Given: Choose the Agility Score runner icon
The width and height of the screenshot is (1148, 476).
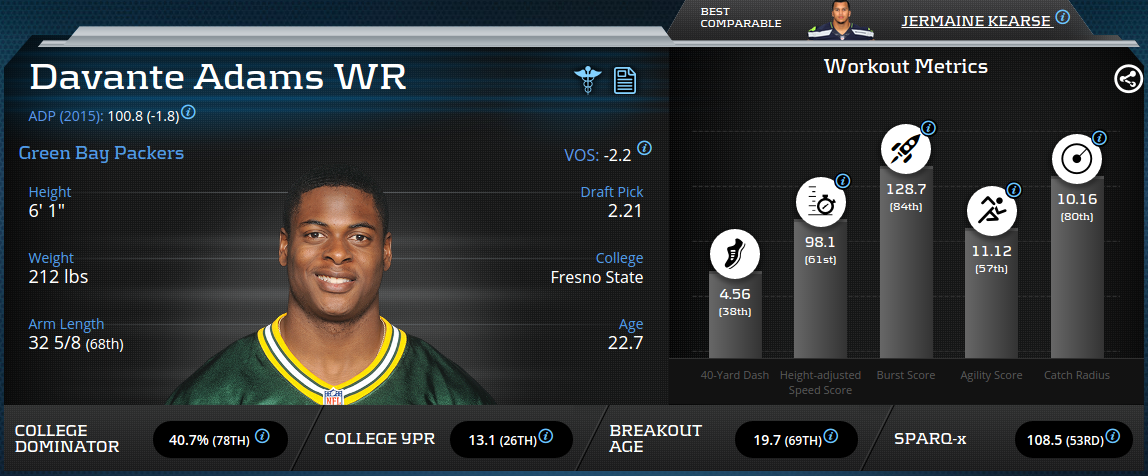Looking at the screenshot, I should click(x=991, y=210).
